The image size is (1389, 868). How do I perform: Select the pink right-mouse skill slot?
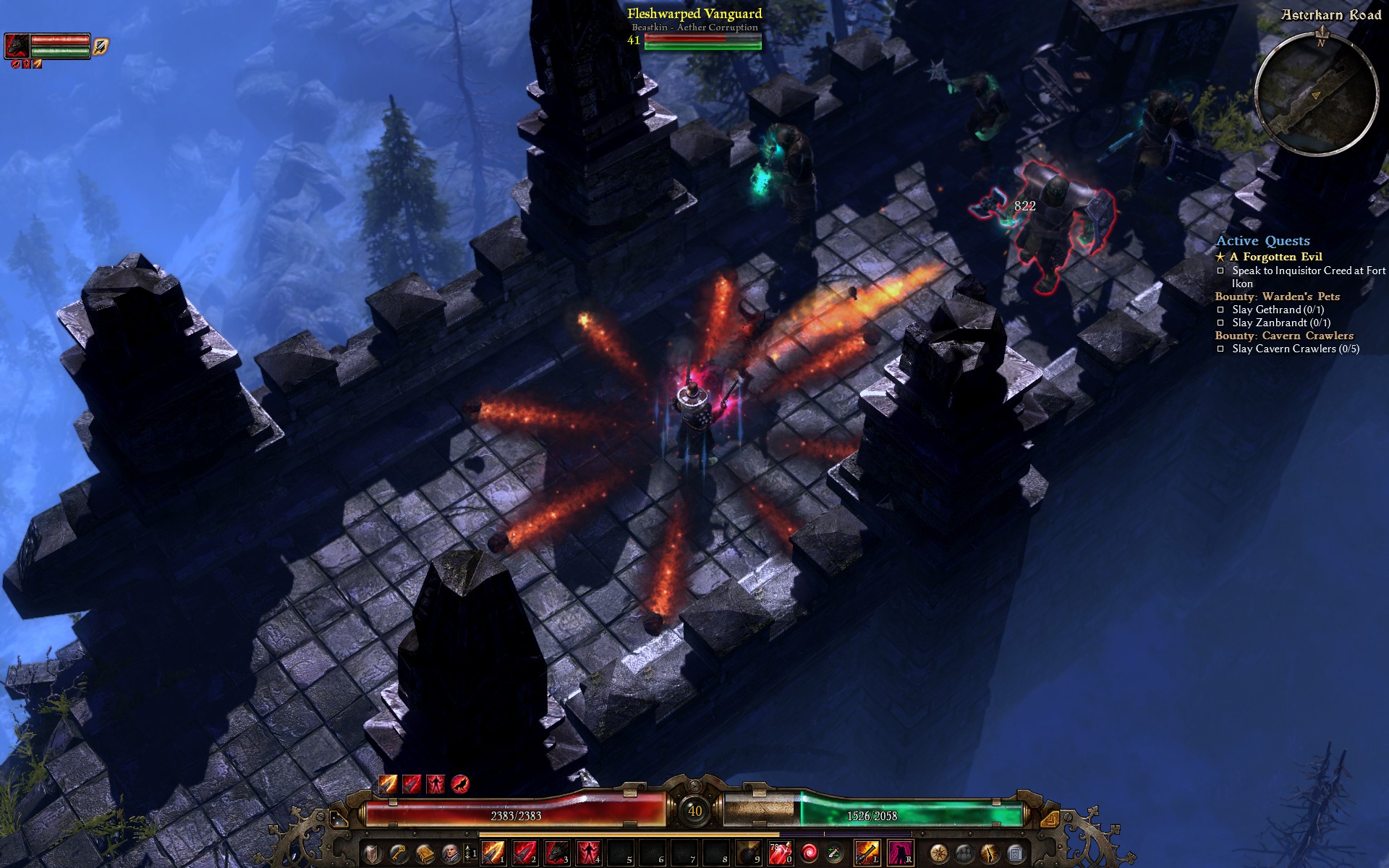pyautogui.click(x=899, y=854)
